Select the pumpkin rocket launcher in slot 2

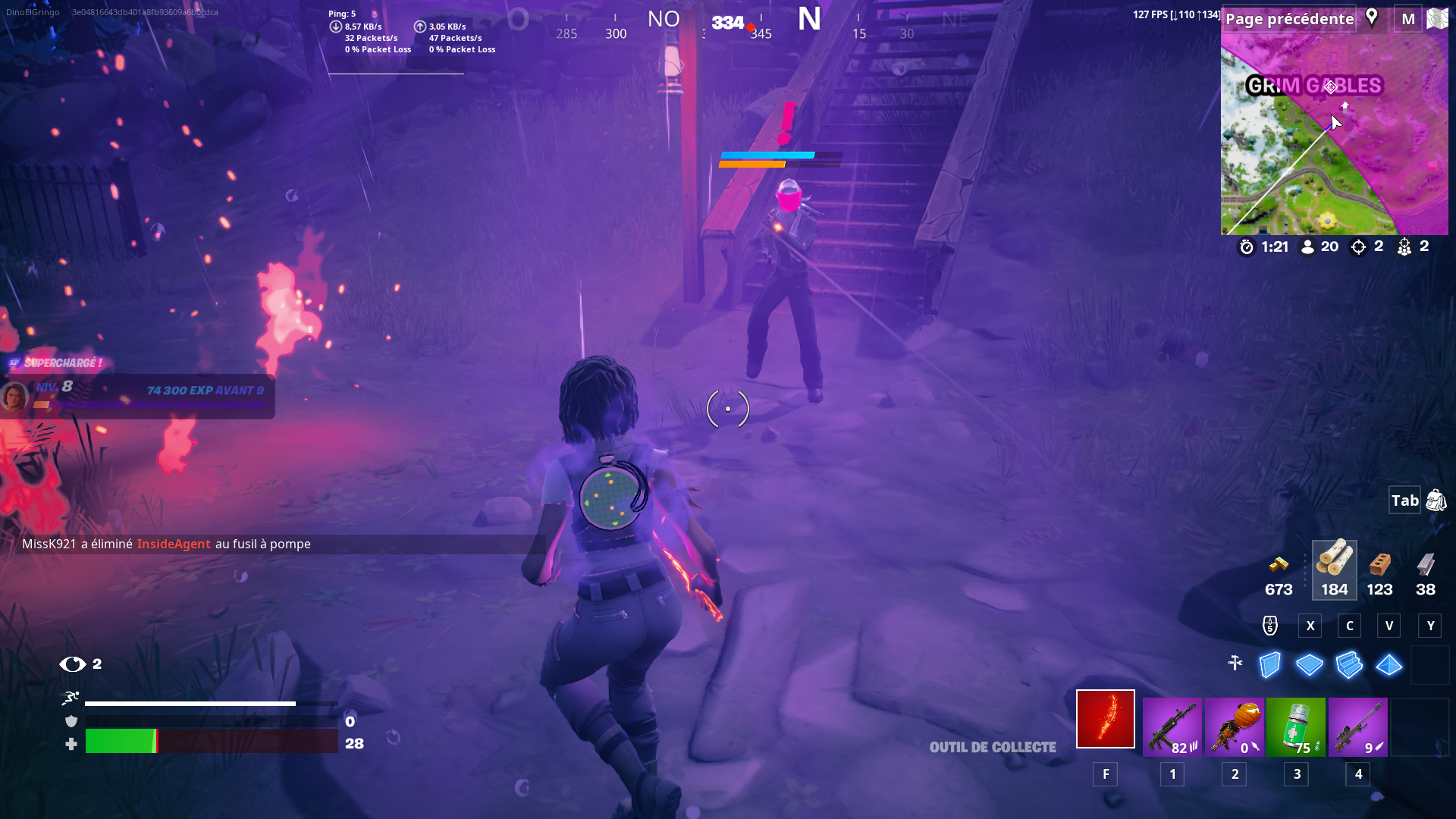click(x=1235, y=726)
